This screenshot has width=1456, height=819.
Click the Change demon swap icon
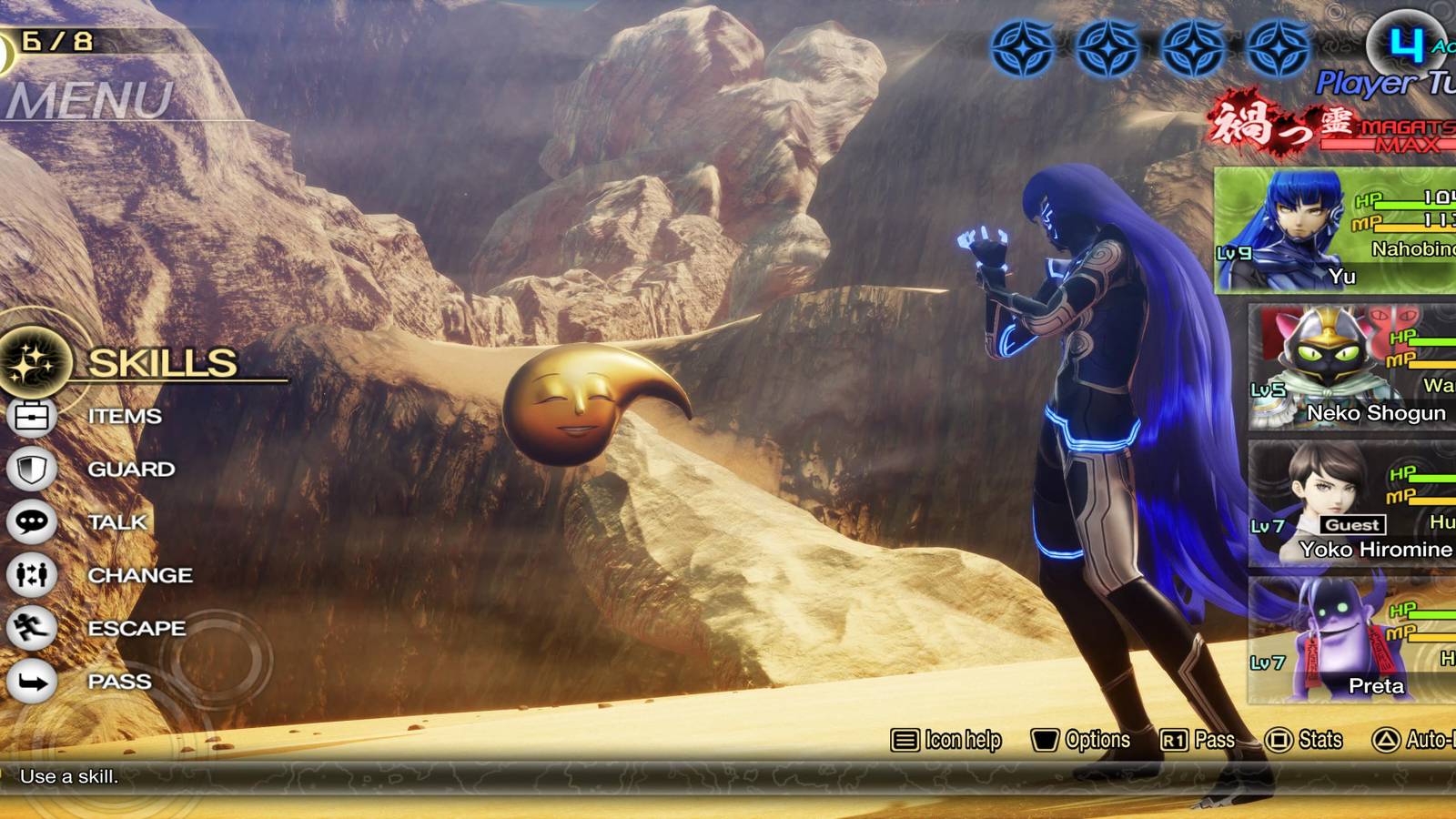point(32,574)
